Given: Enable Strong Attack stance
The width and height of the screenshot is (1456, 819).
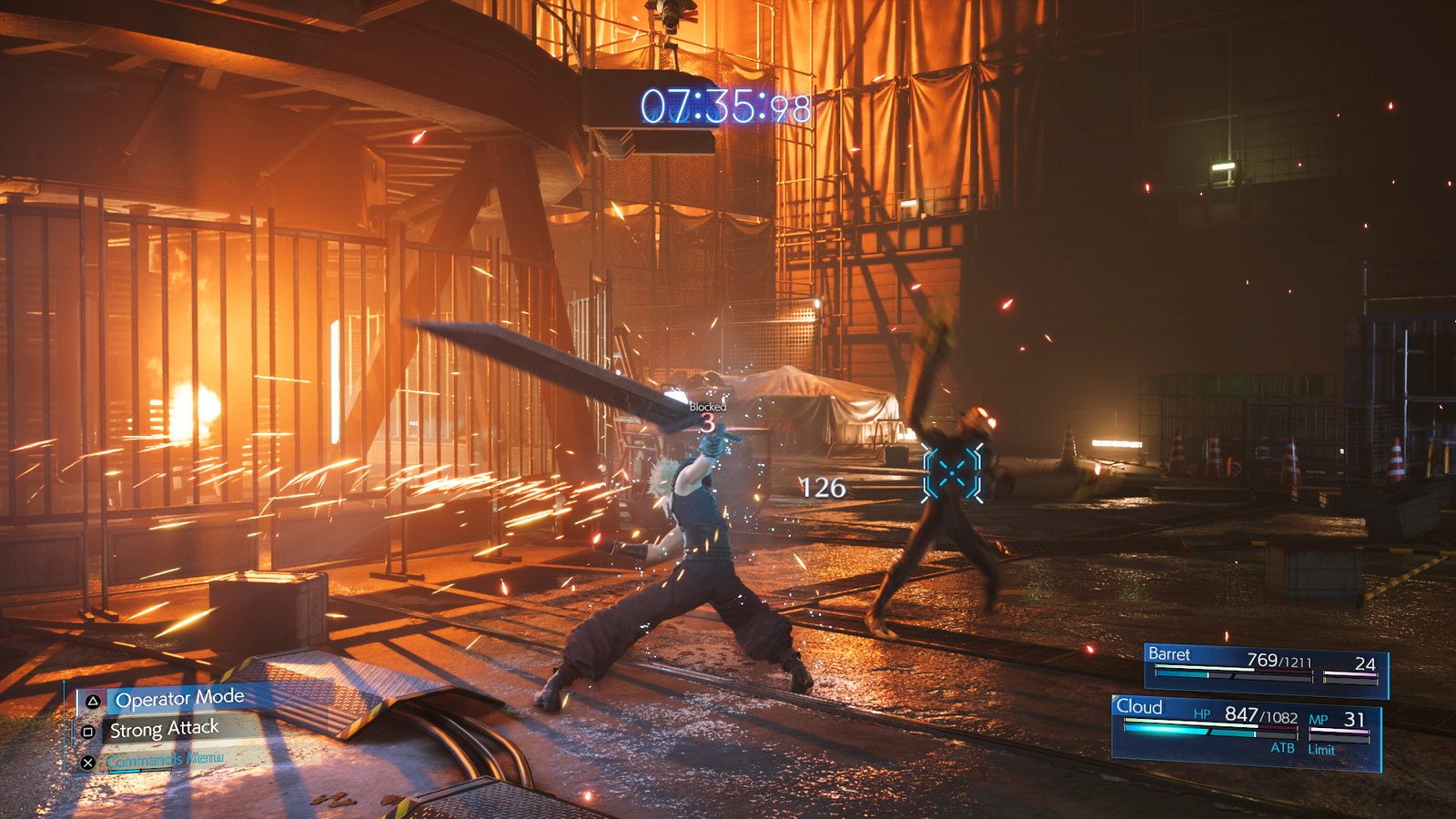Looking at the screenshot, I should pos(165,729).
